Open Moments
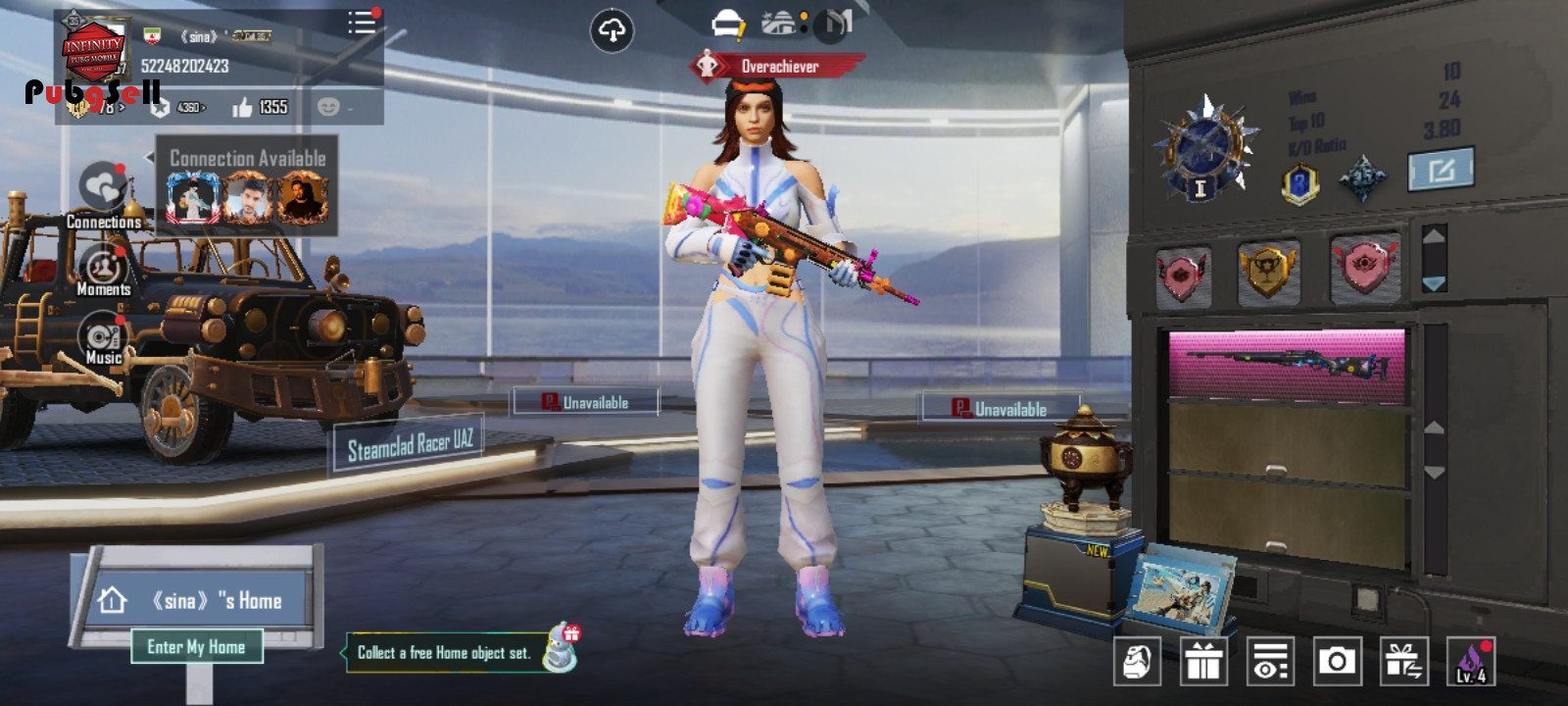The width and height of the screenshot is (1568, 706). pyautogui.click(x=103, y=269)
